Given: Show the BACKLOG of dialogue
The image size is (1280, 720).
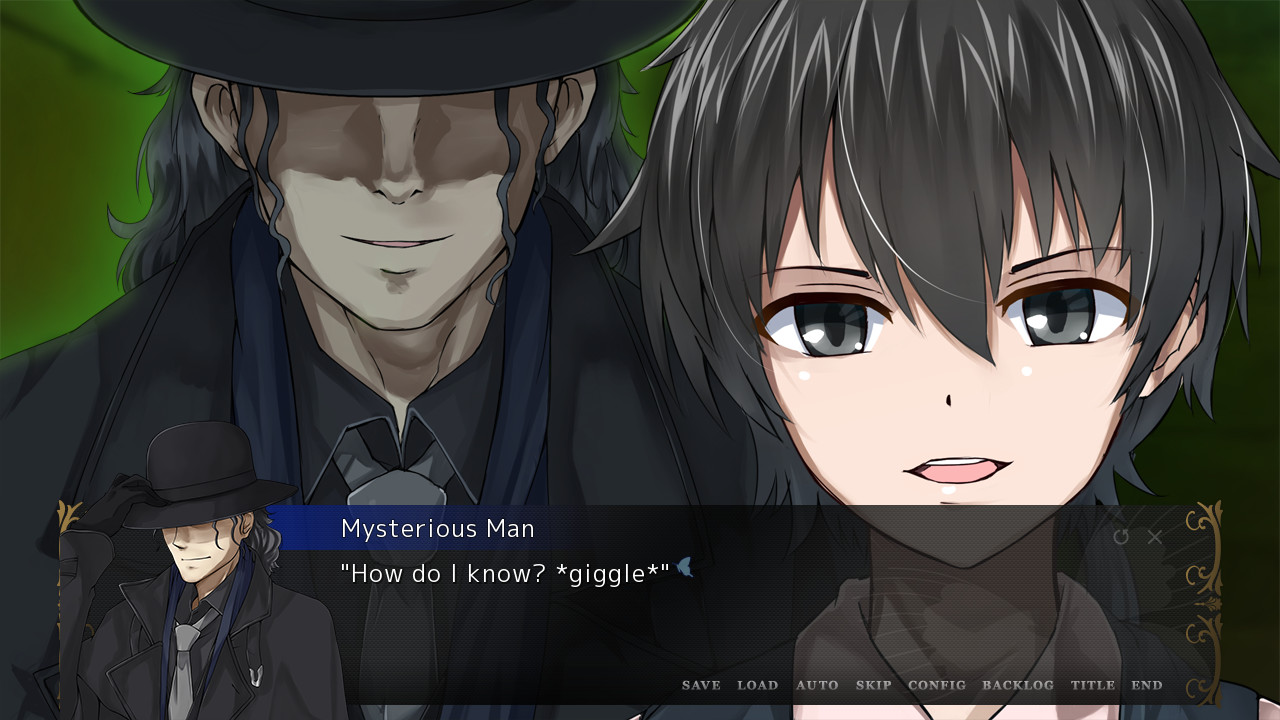Looking at the screenshot, I should pos(1018,685).
